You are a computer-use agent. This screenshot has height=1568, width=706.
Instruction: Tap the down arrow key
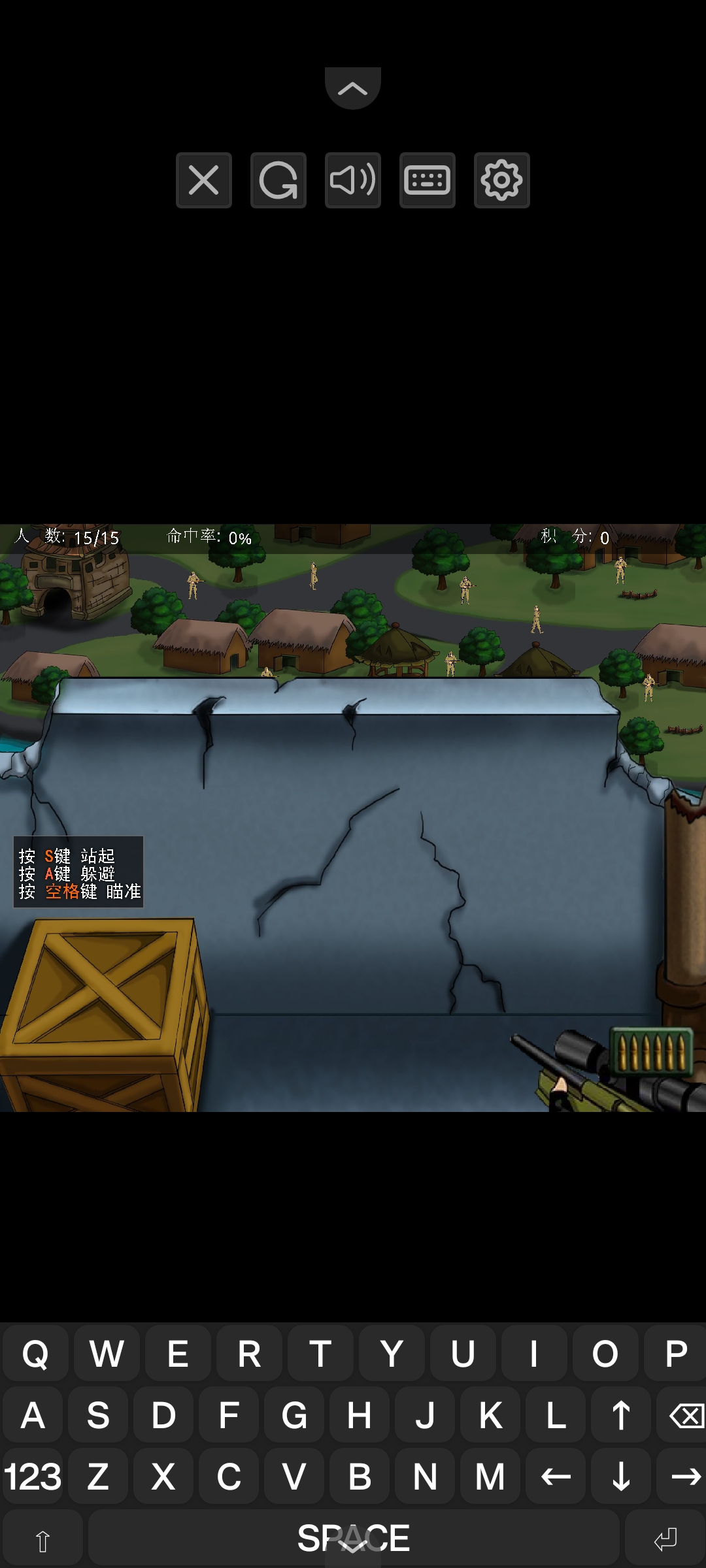(x=621, y=1477)
